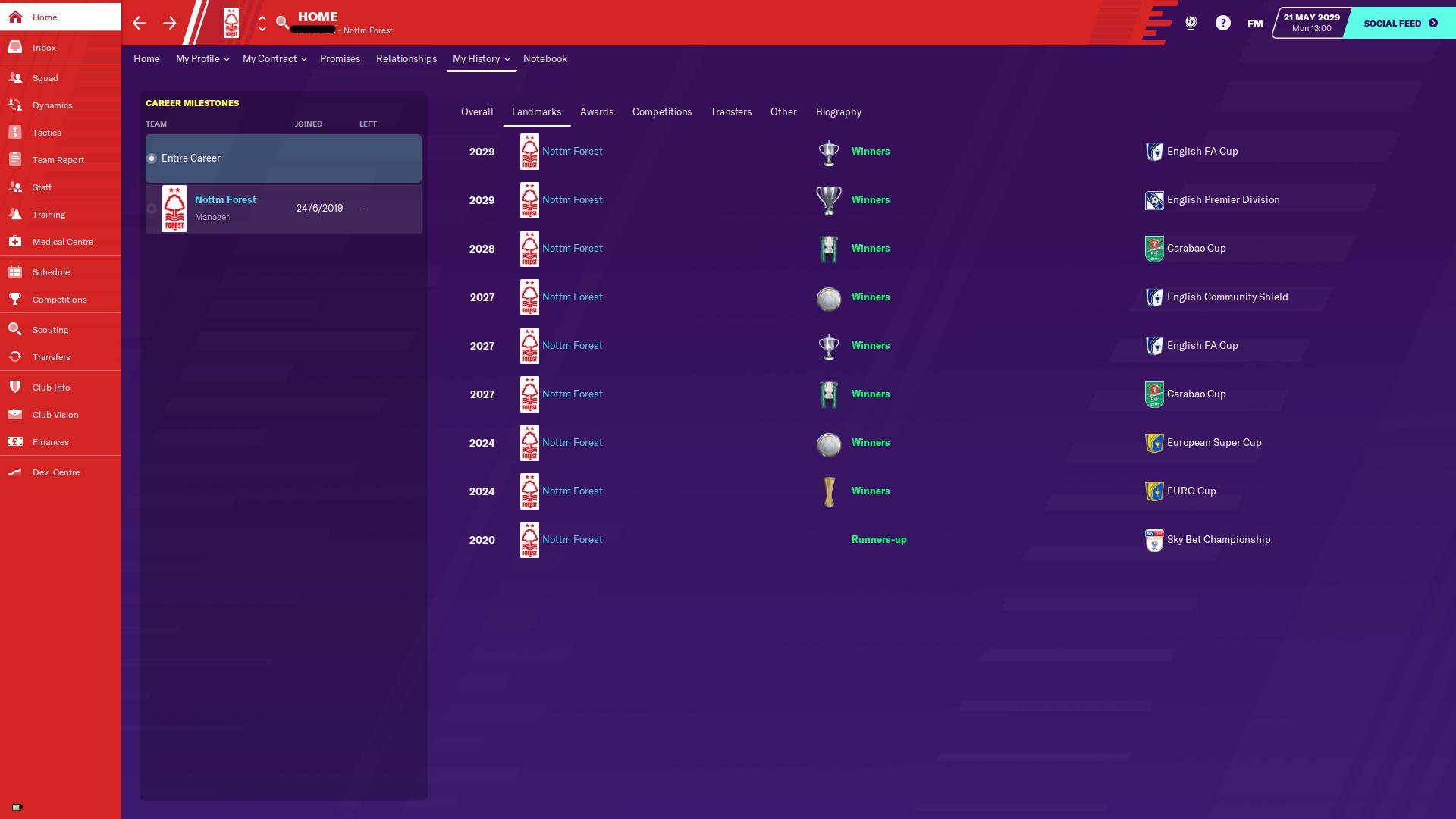Open the Promises tab
This screenshot has height=819, width=1456.
340,59
